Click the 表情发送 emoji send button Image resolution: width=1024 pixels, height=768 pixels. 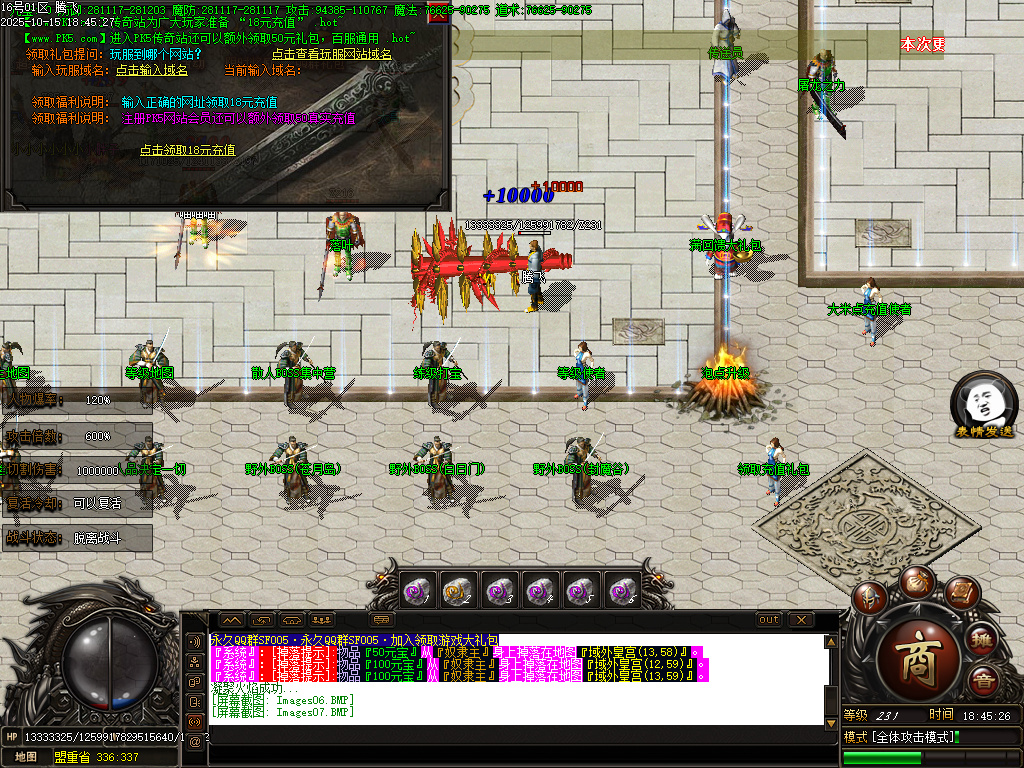tap(984, 403)
